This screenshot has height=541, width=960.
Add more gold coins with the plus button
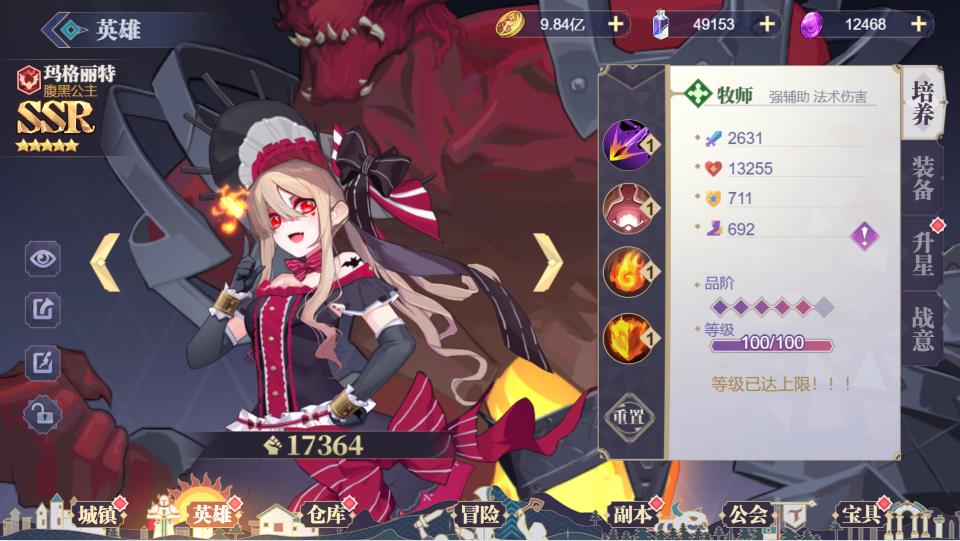pos(614,24)
